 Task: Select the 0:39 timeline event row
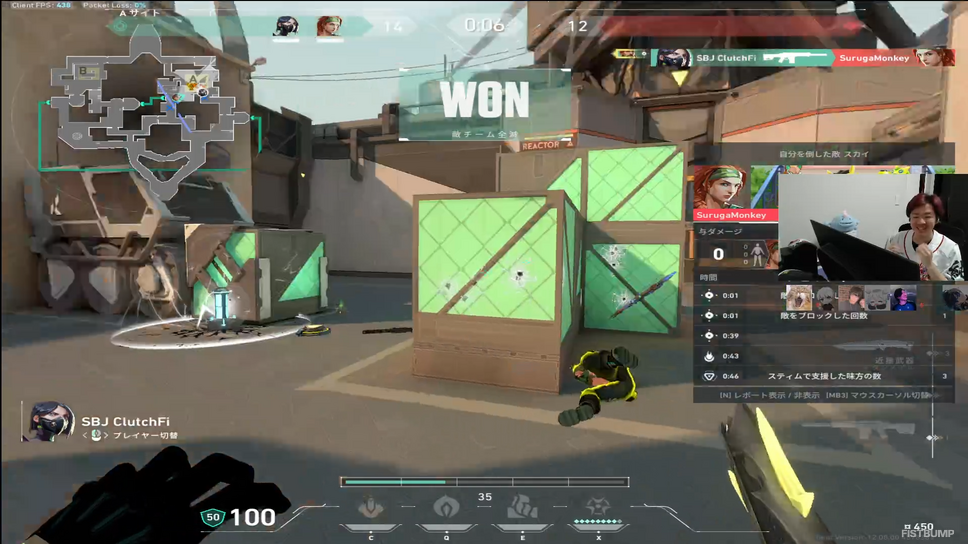[x=822, y=336]
